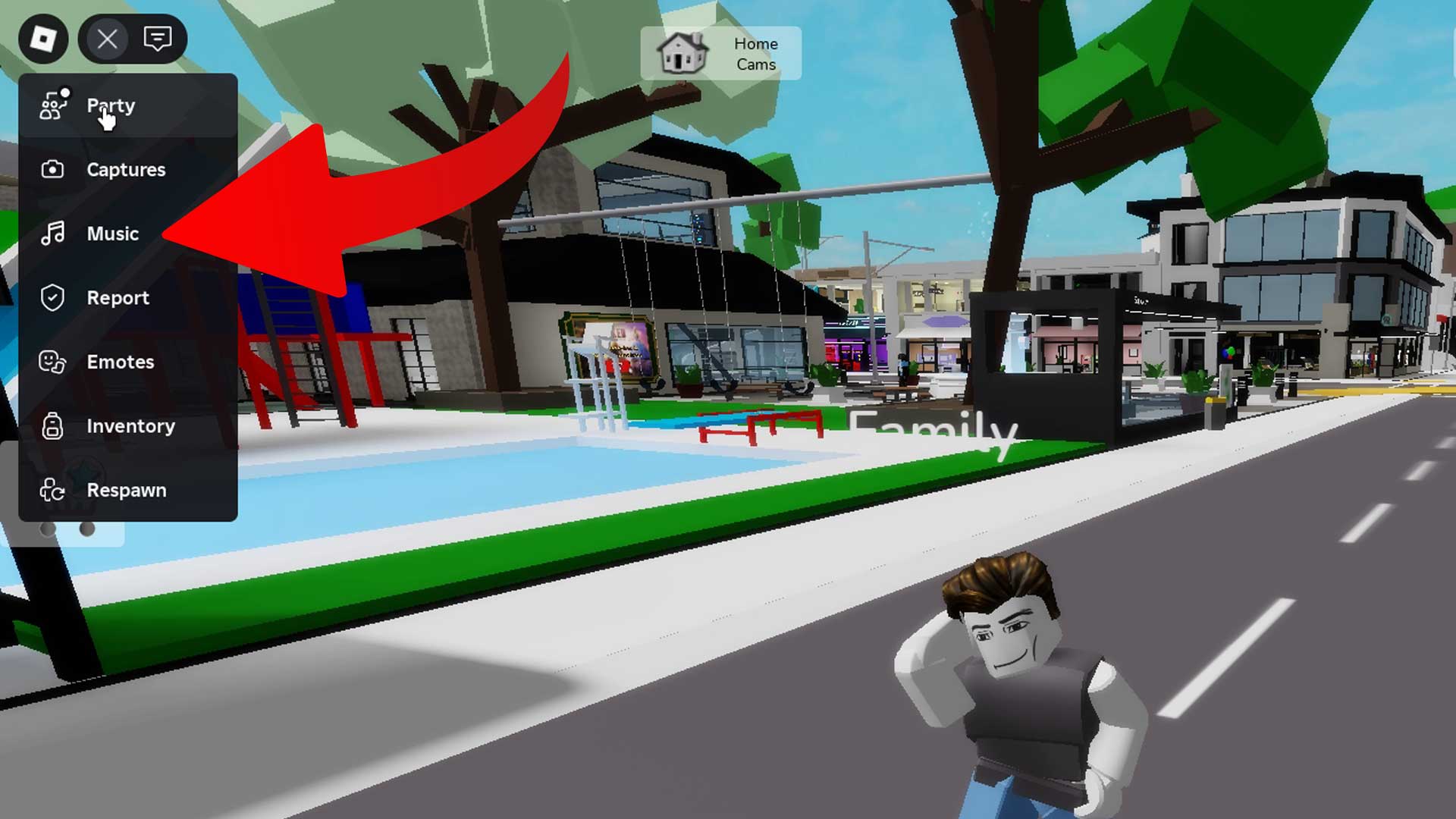The height and width of the screenshot is (819, 1456).
Task: Click the Emotes smiley icon
Action: click(51, 362)
